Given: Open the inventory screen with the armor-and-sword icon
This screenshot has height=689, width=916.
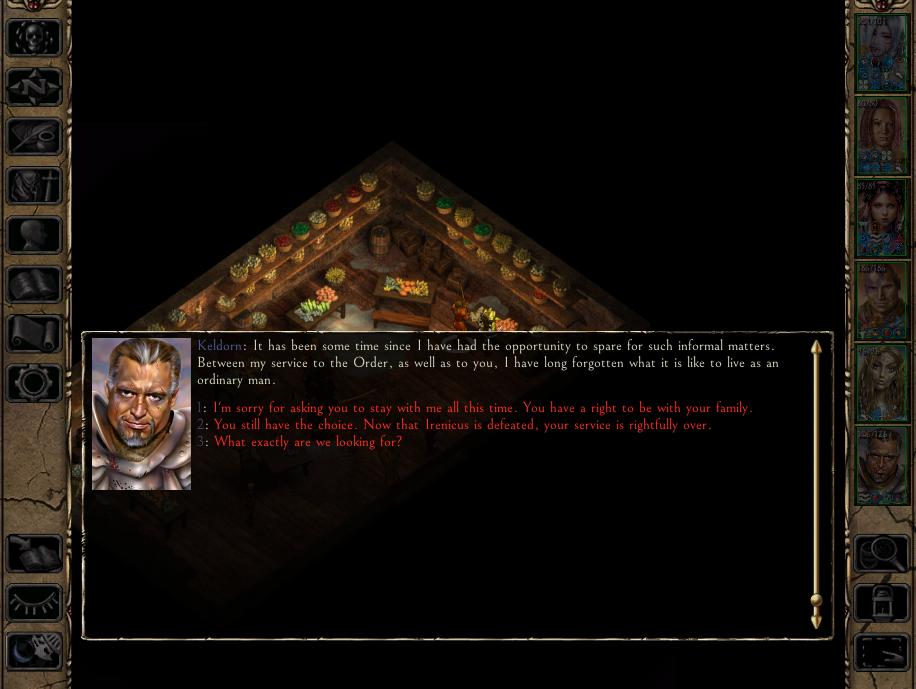Looking at the screenshot, I should pyautogui.click(x=35, y=185).
